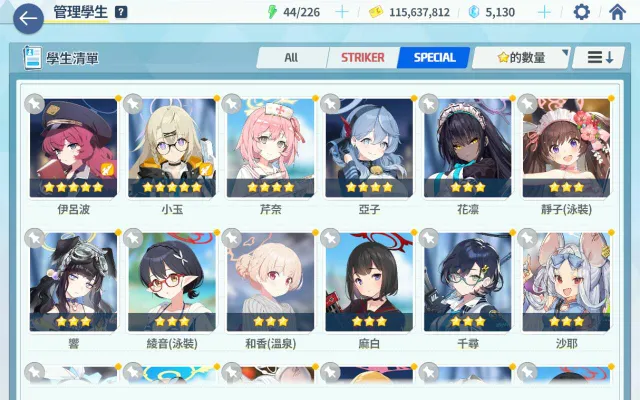Toggle the sort order direction button
The image size is (640, 400).
pos(600,57)
